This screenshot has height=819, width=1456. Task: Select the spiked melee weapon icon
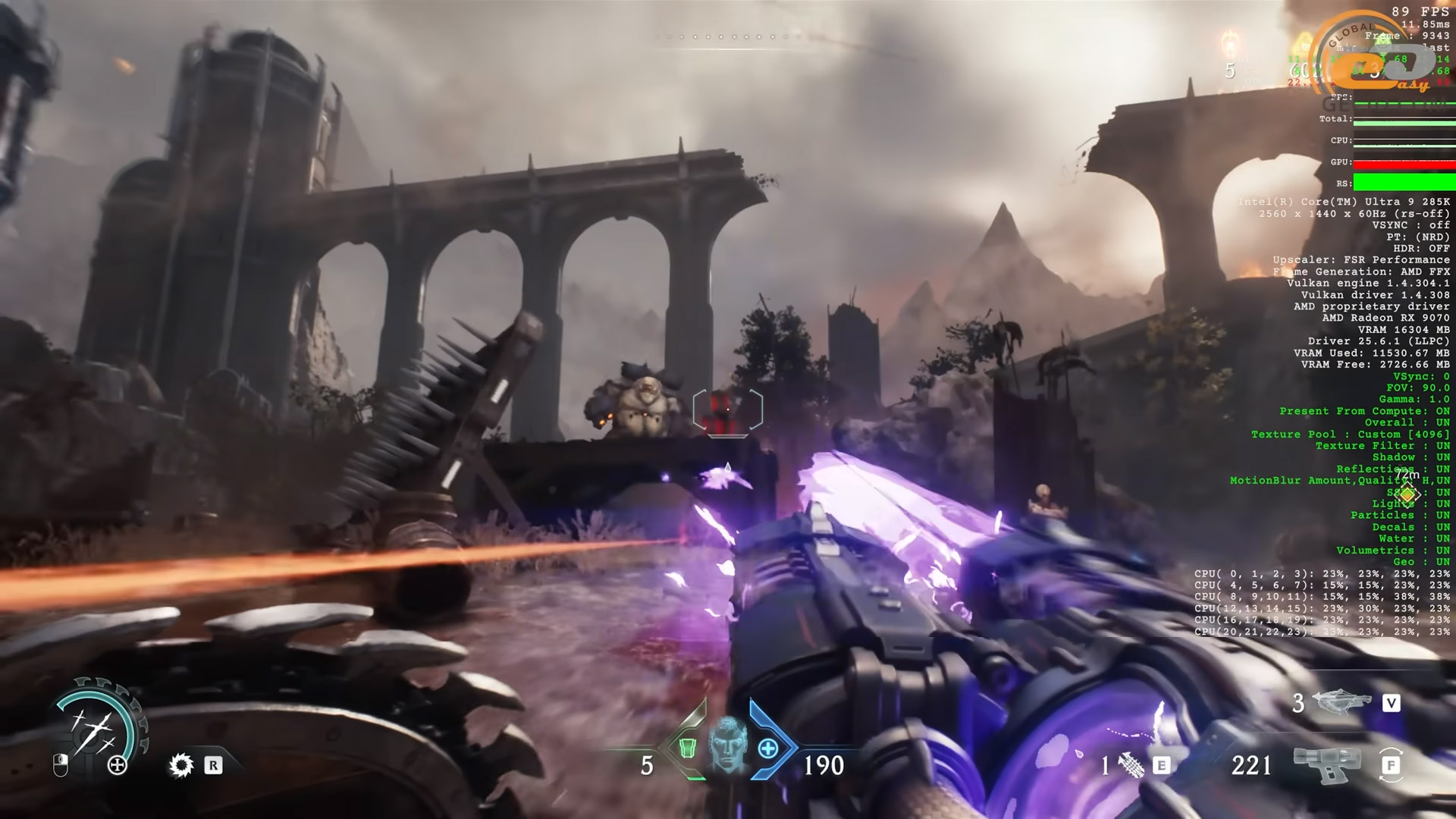point(181,765)
